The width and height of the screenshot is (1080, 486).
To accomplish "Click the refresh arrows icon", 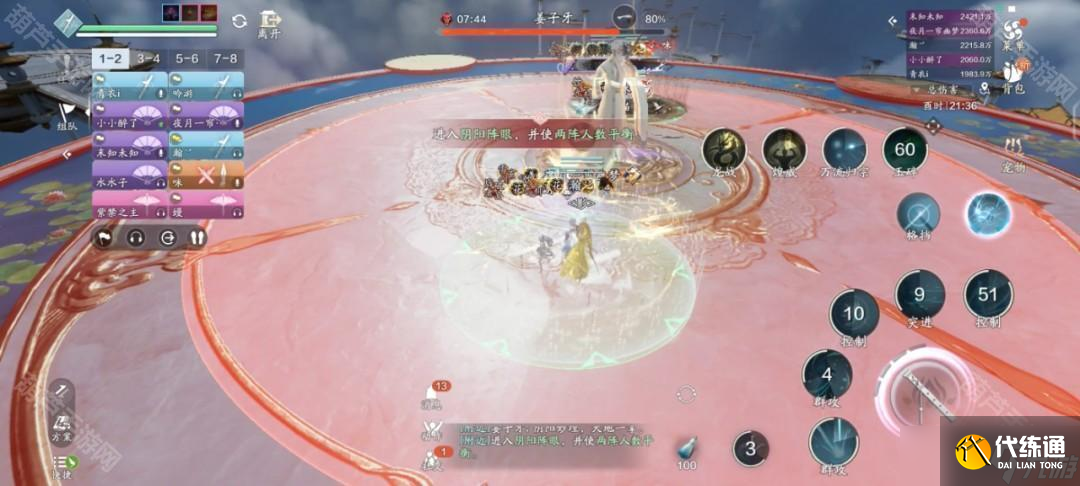I will pyautogui.click(x=239, y=20).
